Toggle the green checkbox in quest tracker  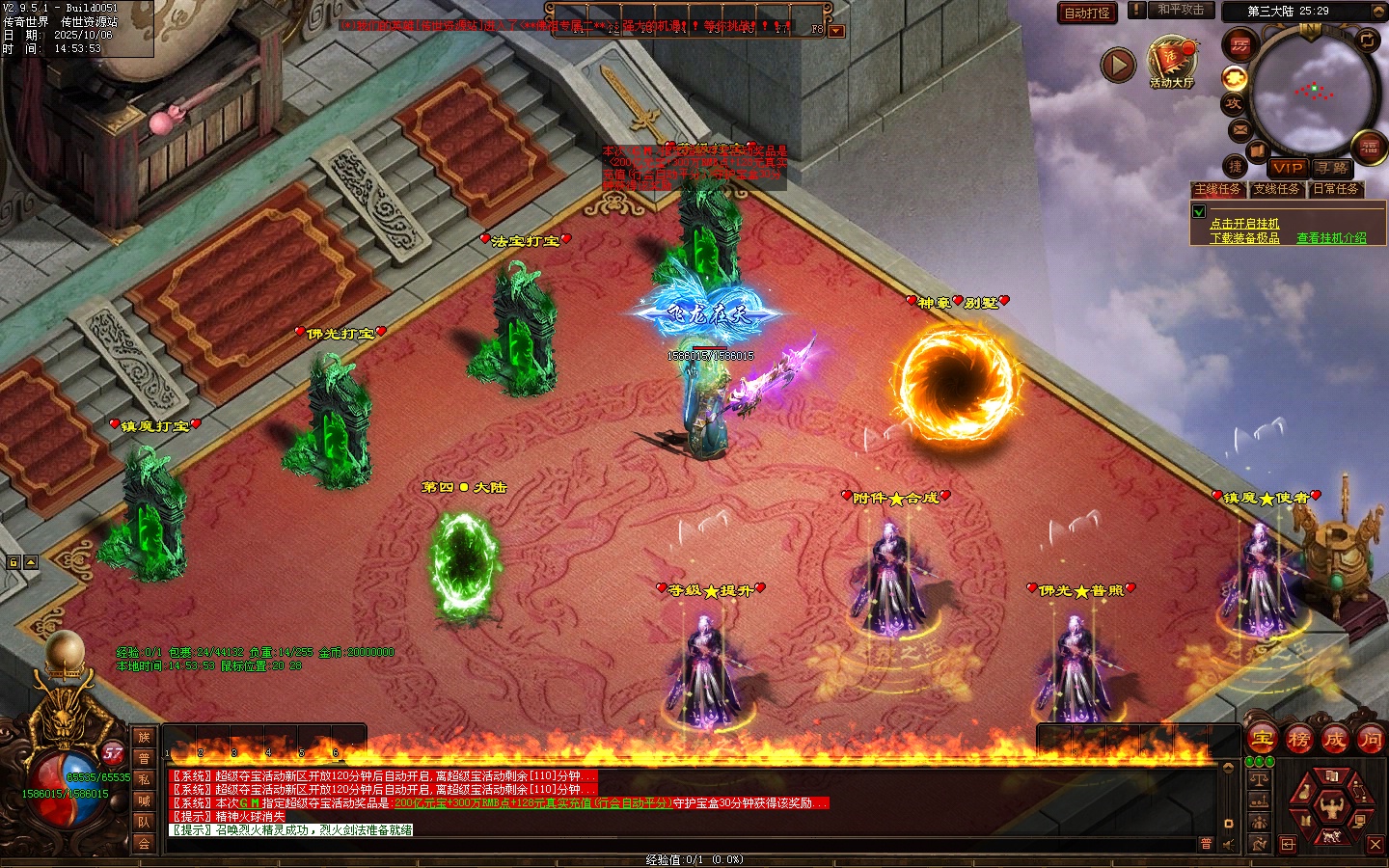[x=1199, y=211]
